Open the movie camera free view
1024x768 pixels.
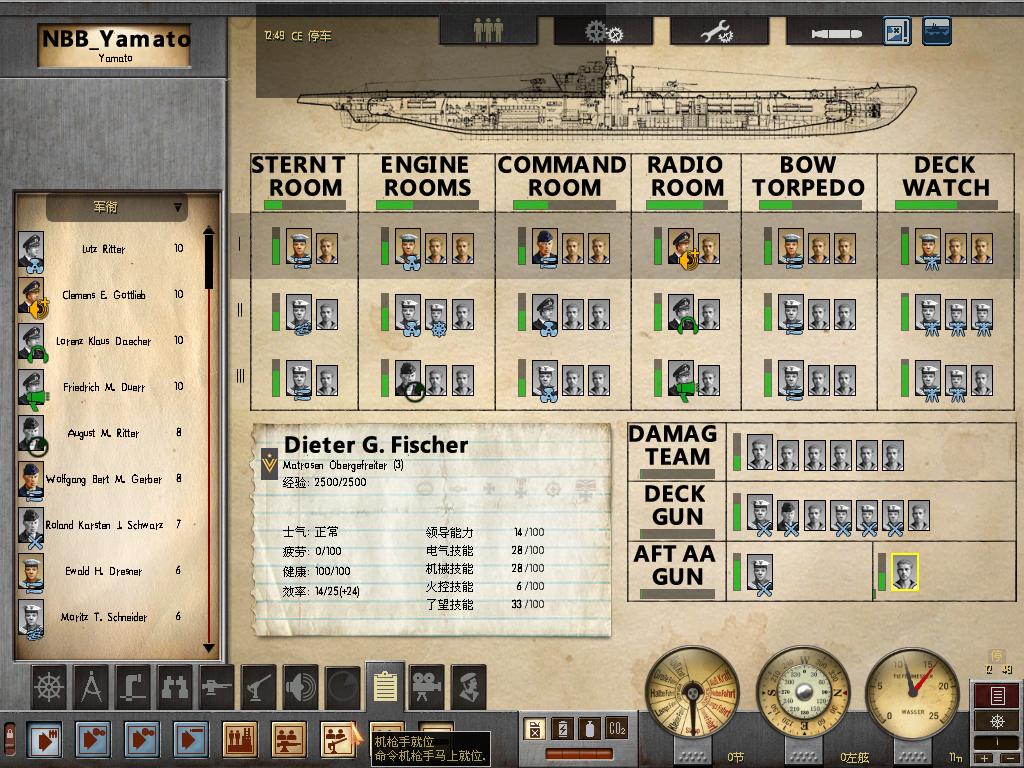click(427, 685)
